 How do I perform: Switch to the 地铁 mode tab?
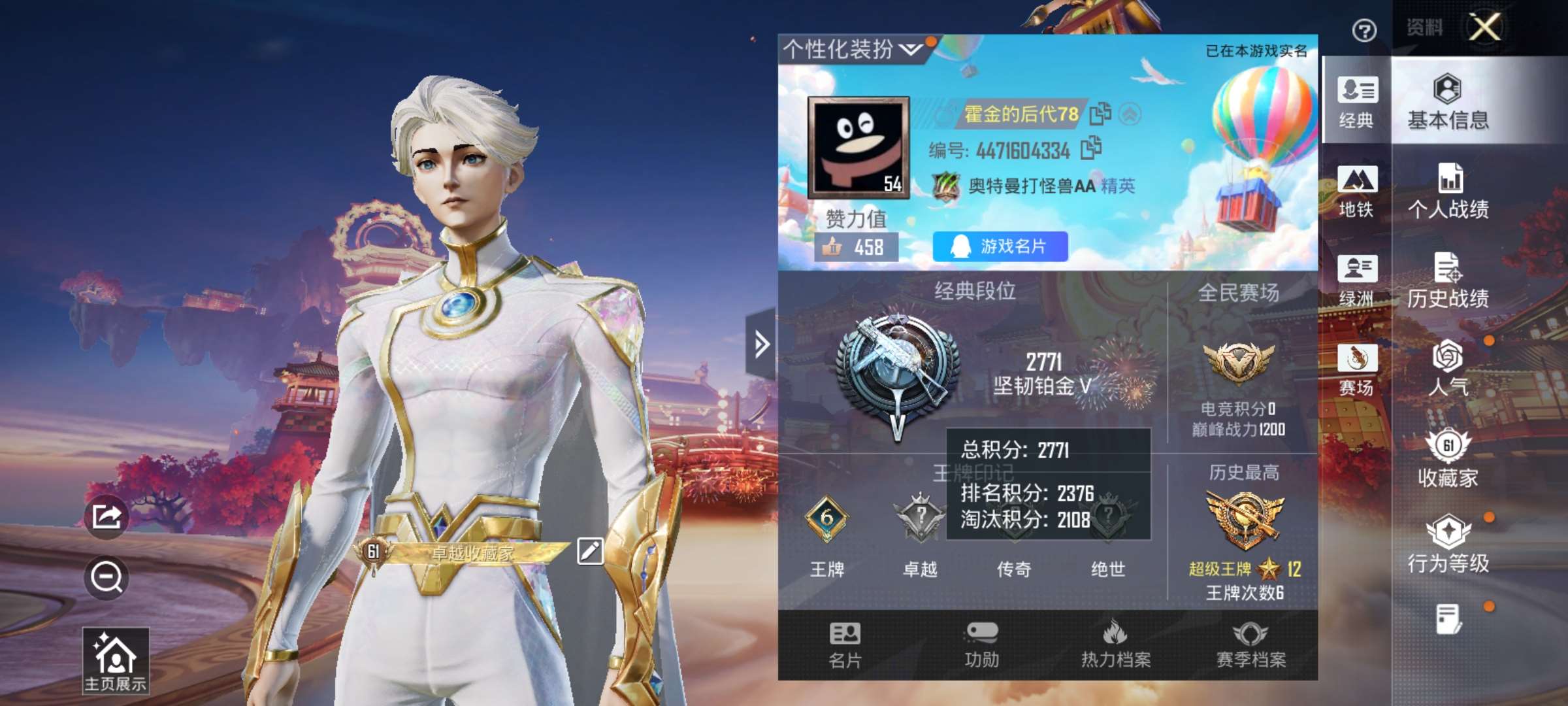[1356, 191]
